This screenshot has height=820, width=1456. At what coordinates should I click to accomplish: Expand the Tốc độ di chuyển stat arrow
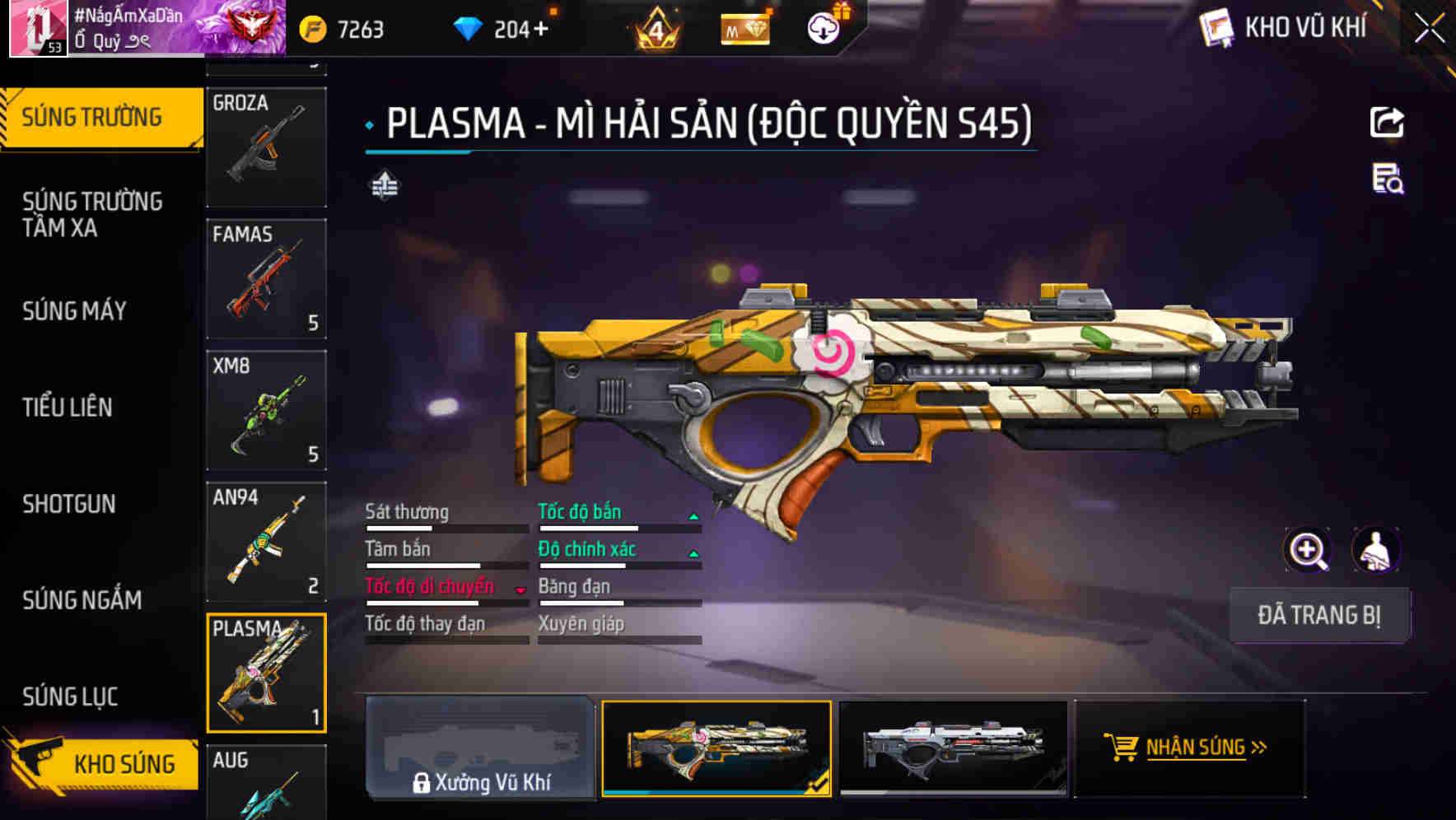point(520,589)
